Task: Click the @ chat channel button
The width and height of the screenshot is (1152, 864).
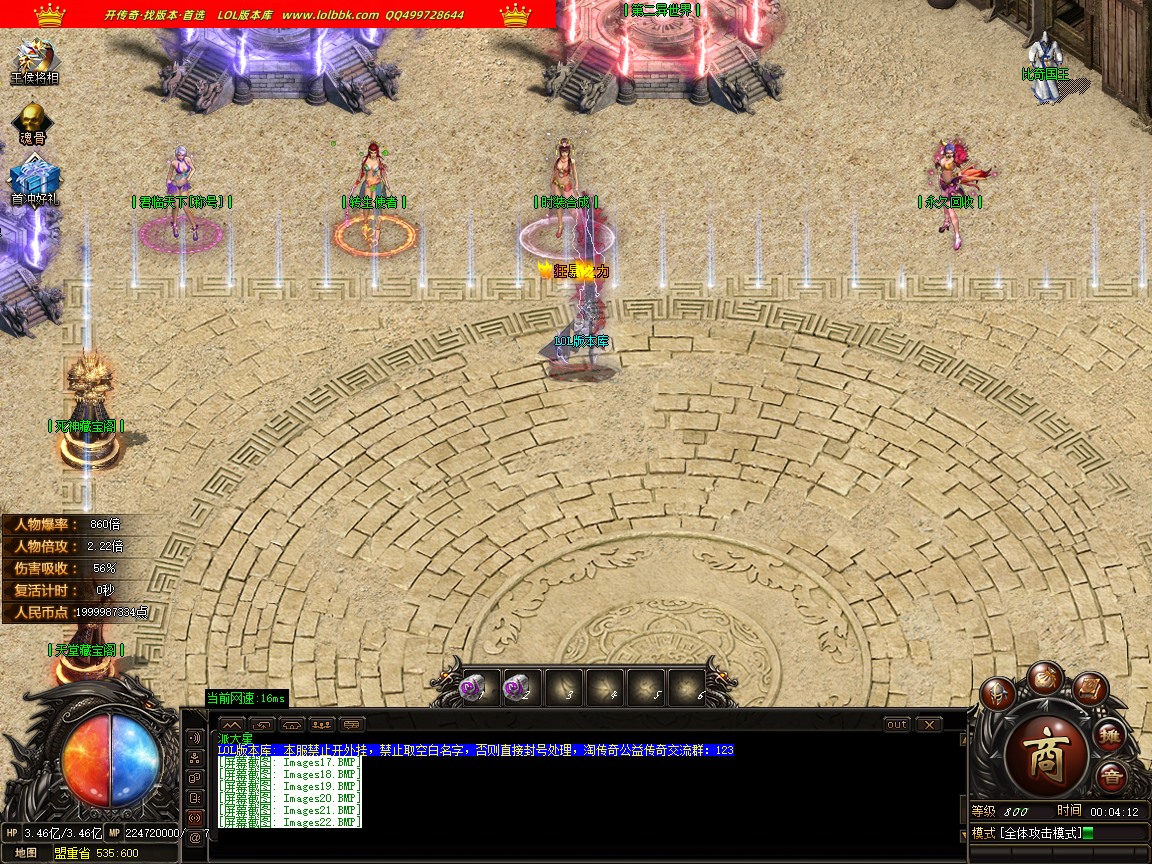Action: click(x=195, y=837)
